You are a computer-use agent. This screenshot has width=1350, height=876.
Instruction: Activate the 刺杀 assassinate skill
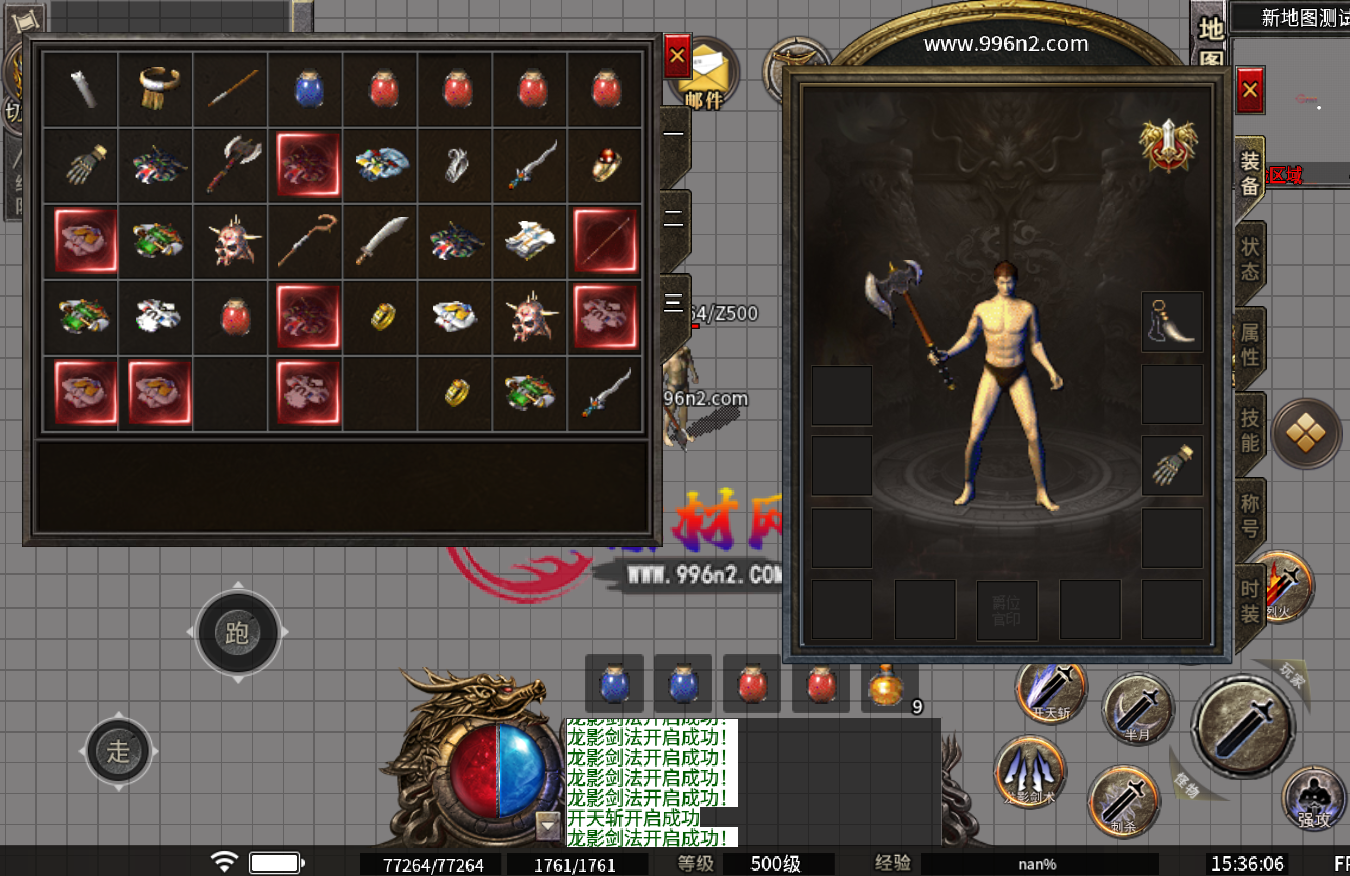pyautogui.click(x=1123, y=802)
